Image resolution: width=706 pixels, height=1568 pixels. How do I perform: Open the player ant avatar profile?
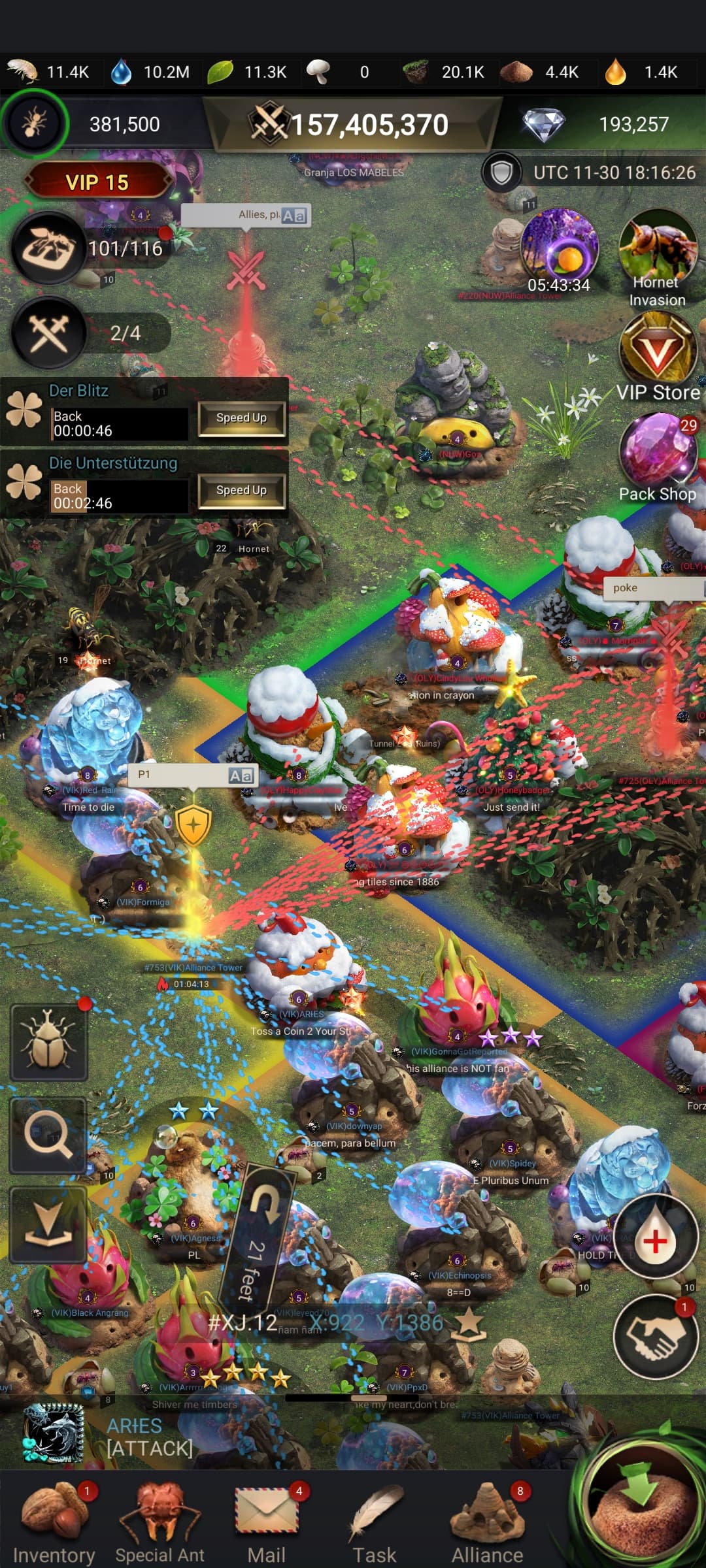[34, 123]
